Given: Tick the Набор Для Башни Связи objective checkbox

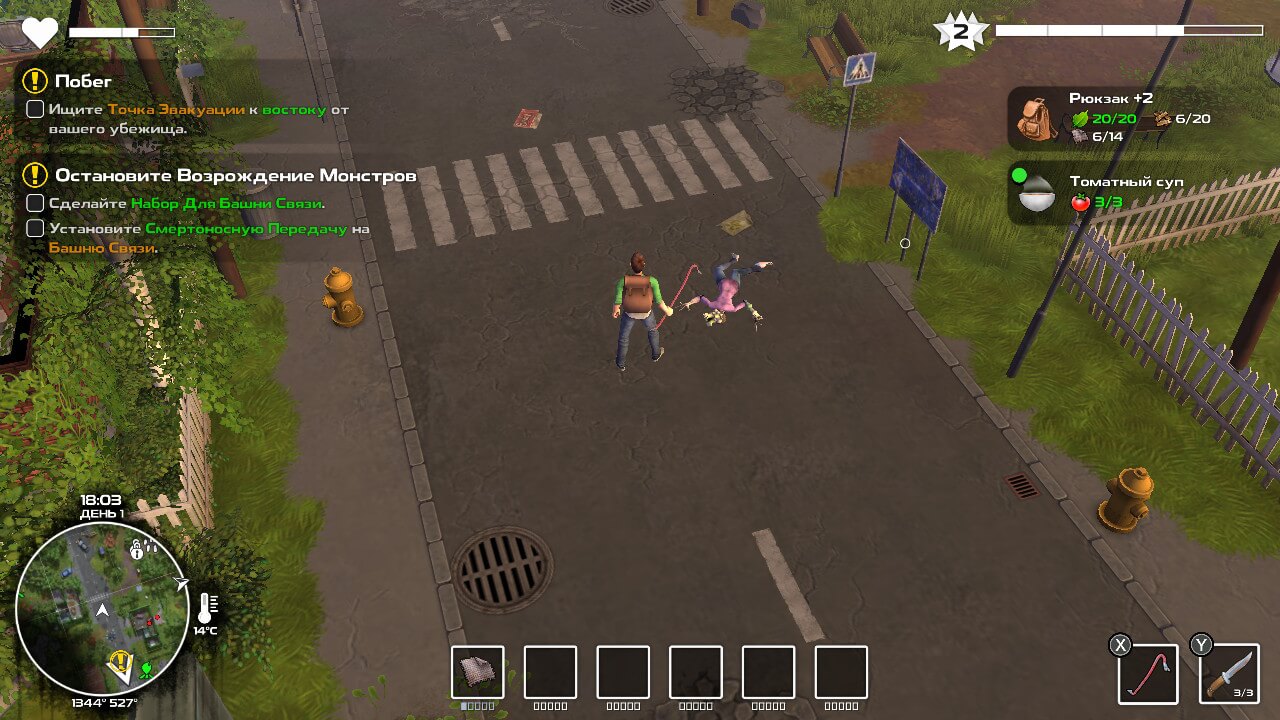Looking at the screenshot, I should coord(35,203).
